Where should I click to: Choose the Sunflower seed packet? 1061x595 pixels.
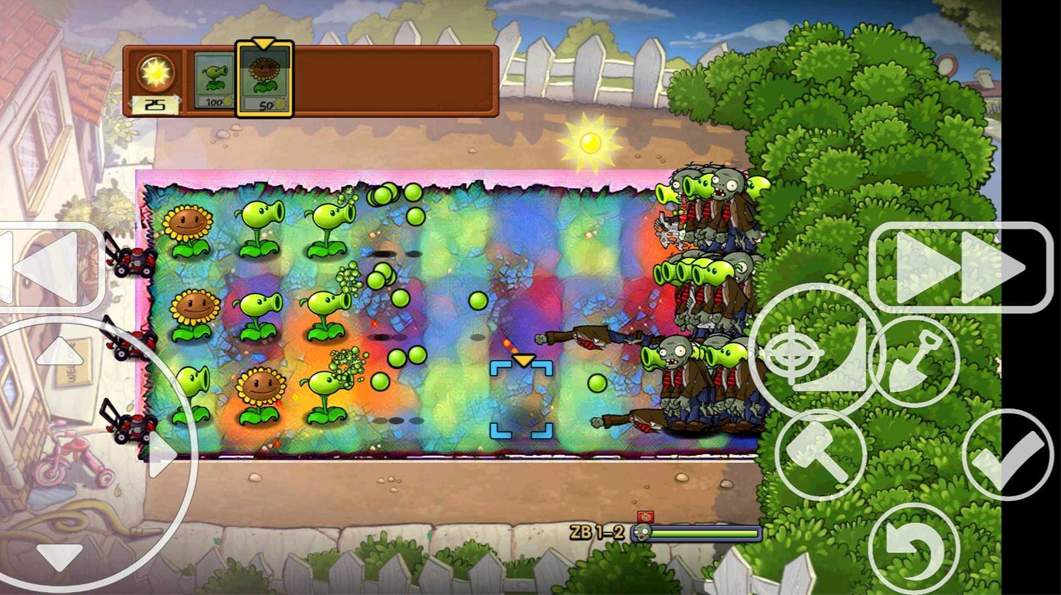[264, 80]
